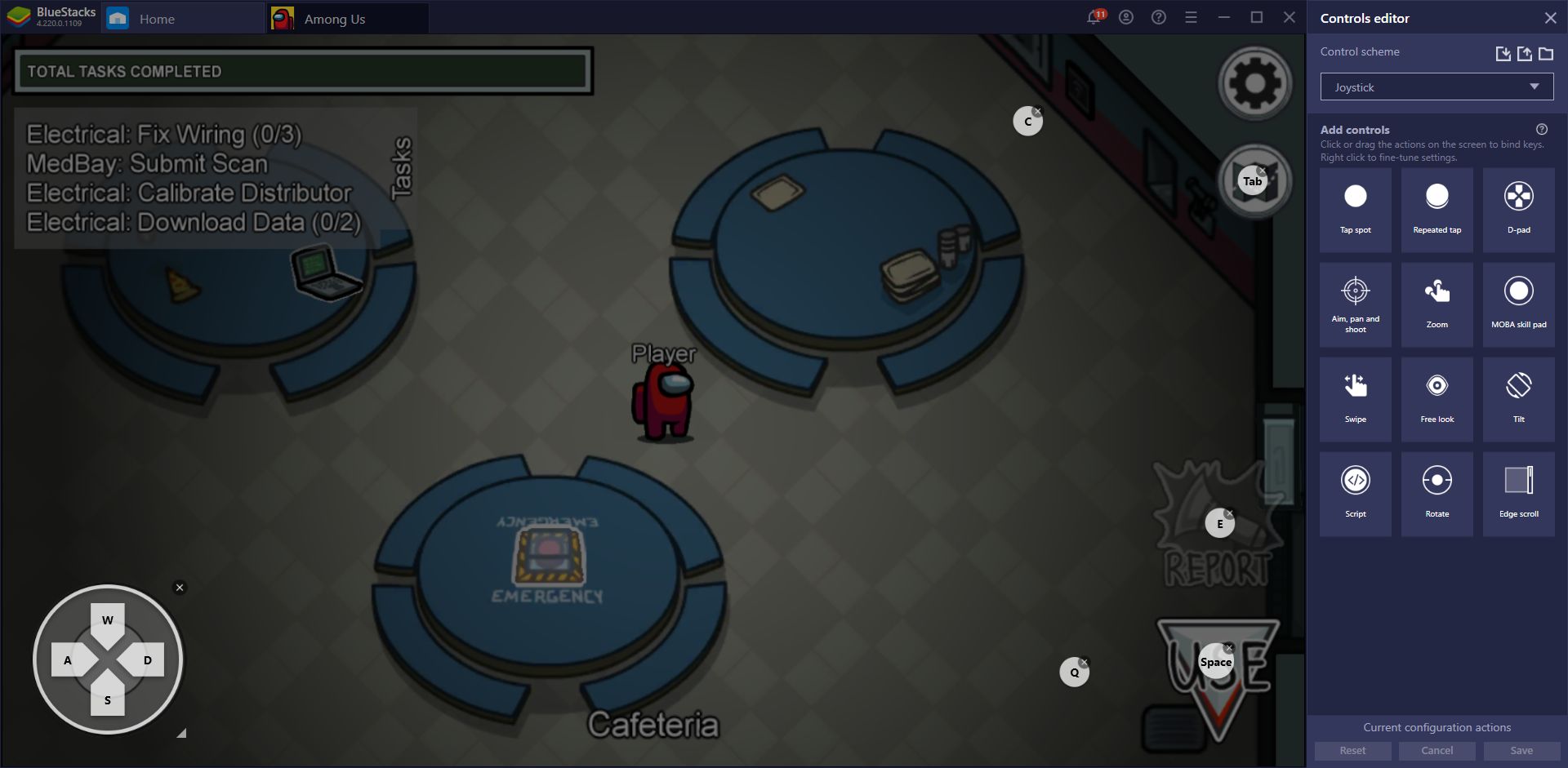Add a Tap spot control
The width and height of the screenshot is (1568, 768).
click(1356, 209)
